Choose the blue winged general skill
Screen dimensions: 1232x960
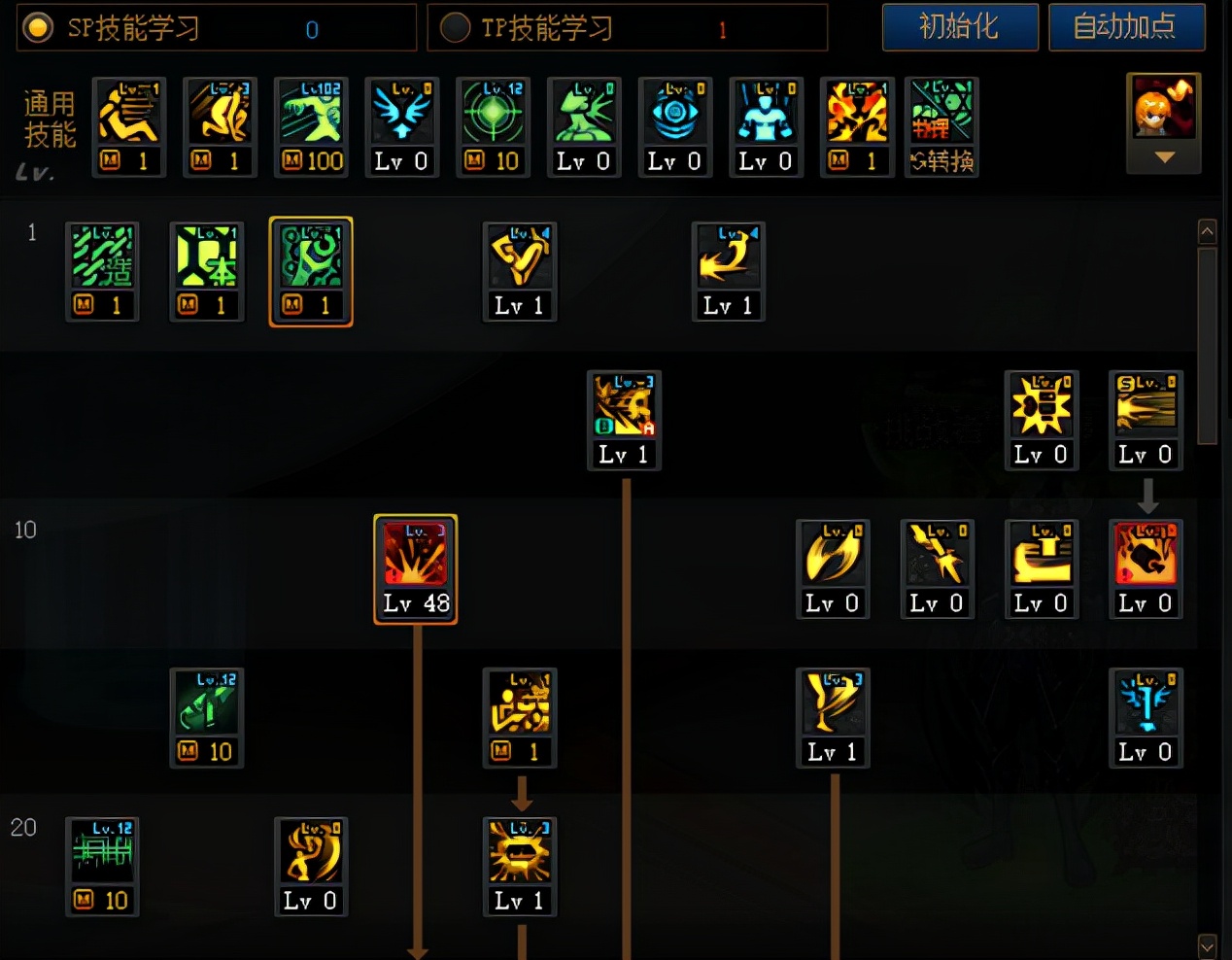pos(401,126)
